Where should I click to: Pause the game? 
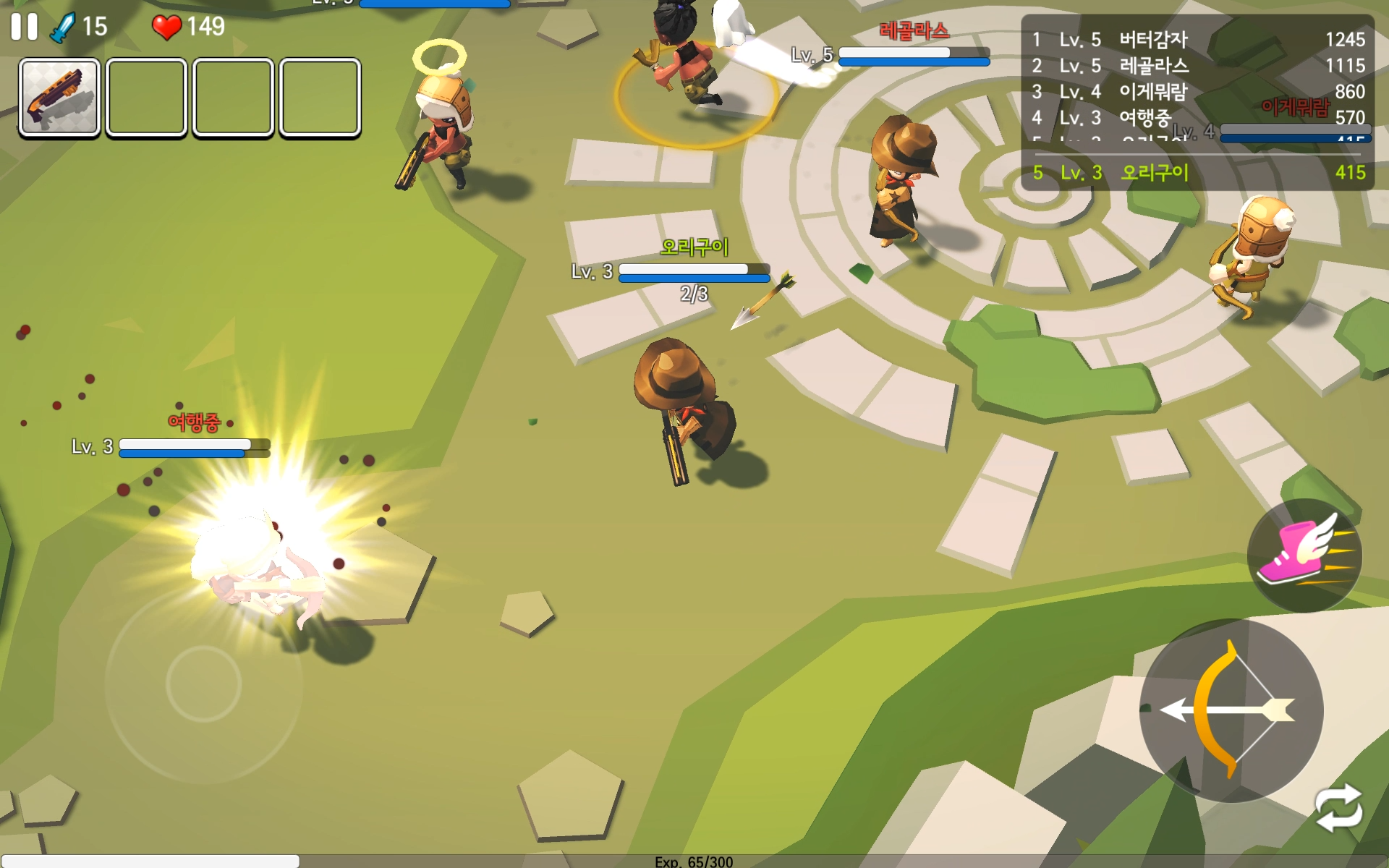coord(23,27)
